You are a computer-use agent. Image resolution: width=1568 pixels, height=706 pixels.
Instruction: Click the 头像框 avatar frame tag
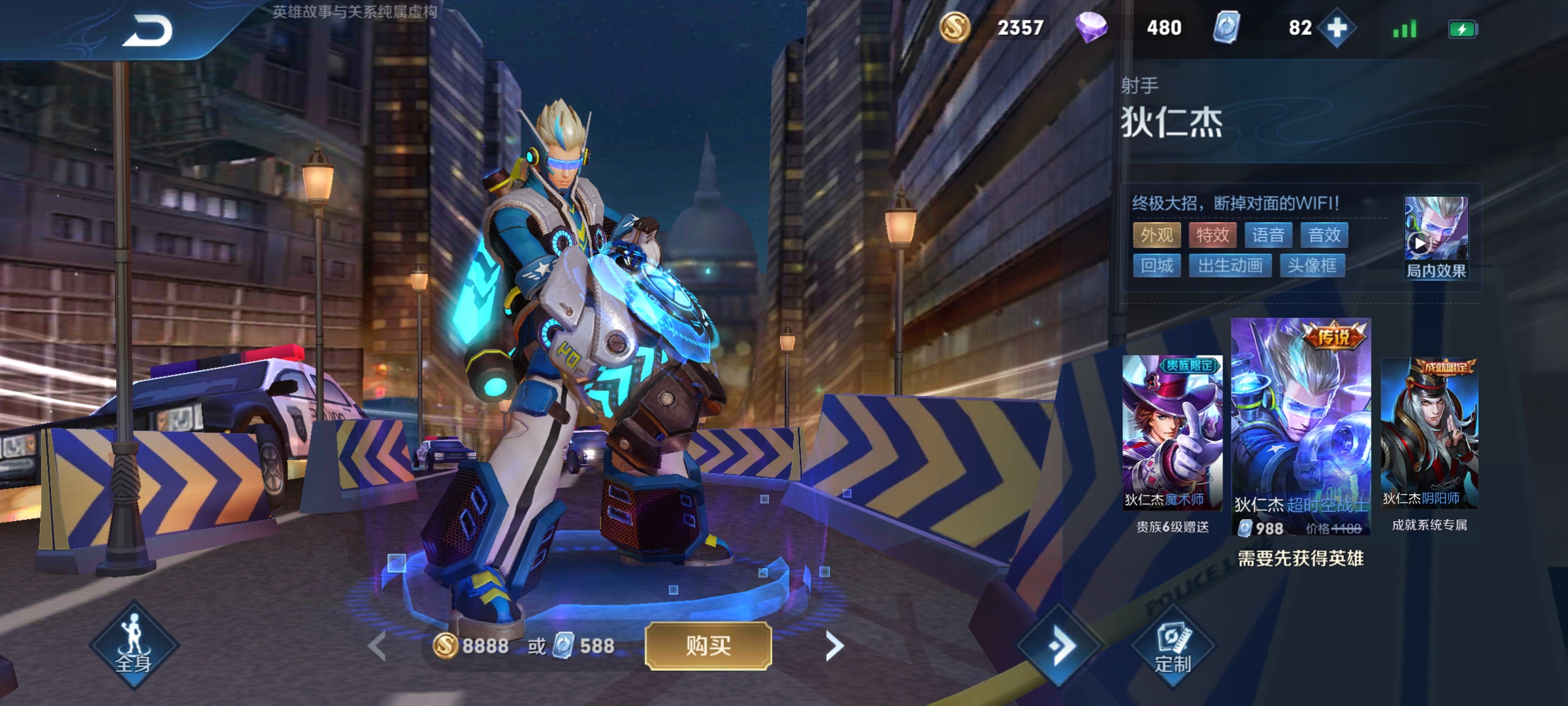point(1312,265)
